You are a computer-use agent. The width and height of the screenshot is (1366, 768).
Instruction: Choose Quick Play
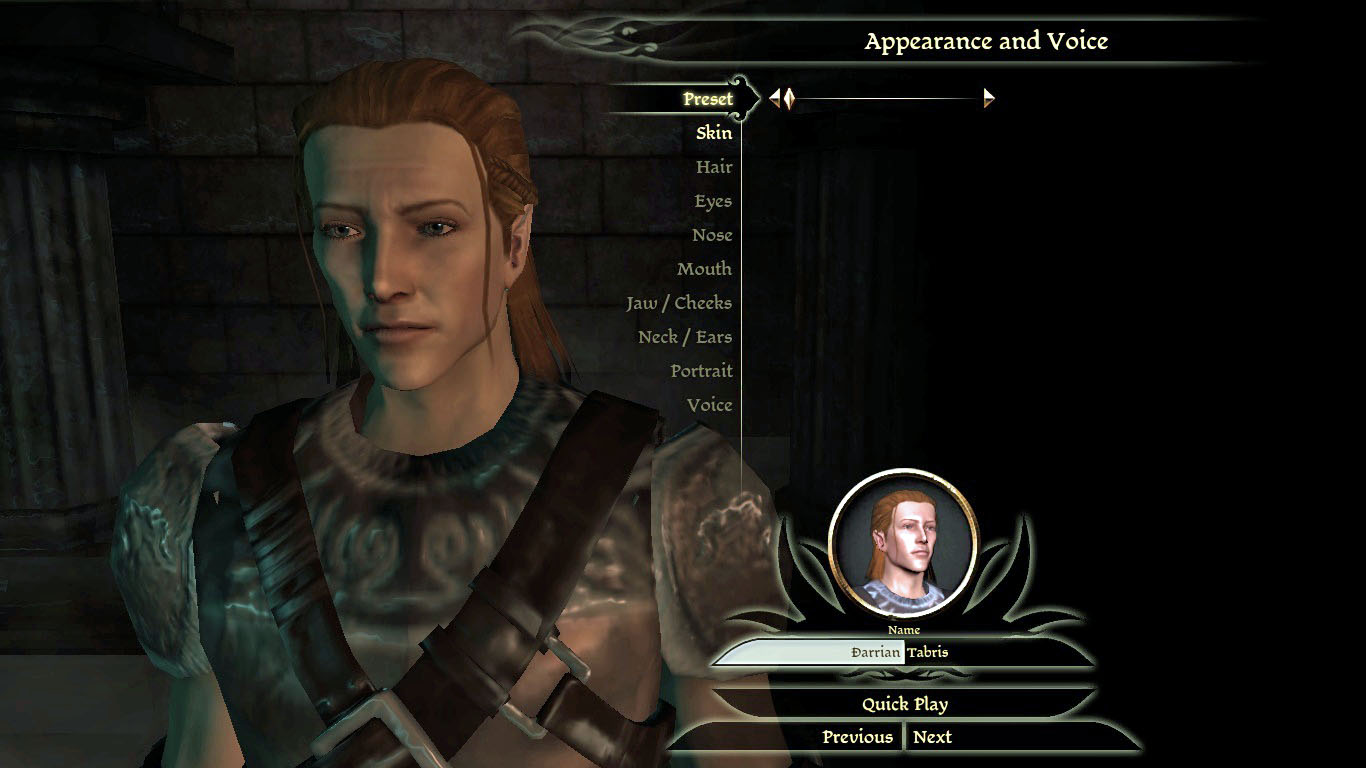905,704
